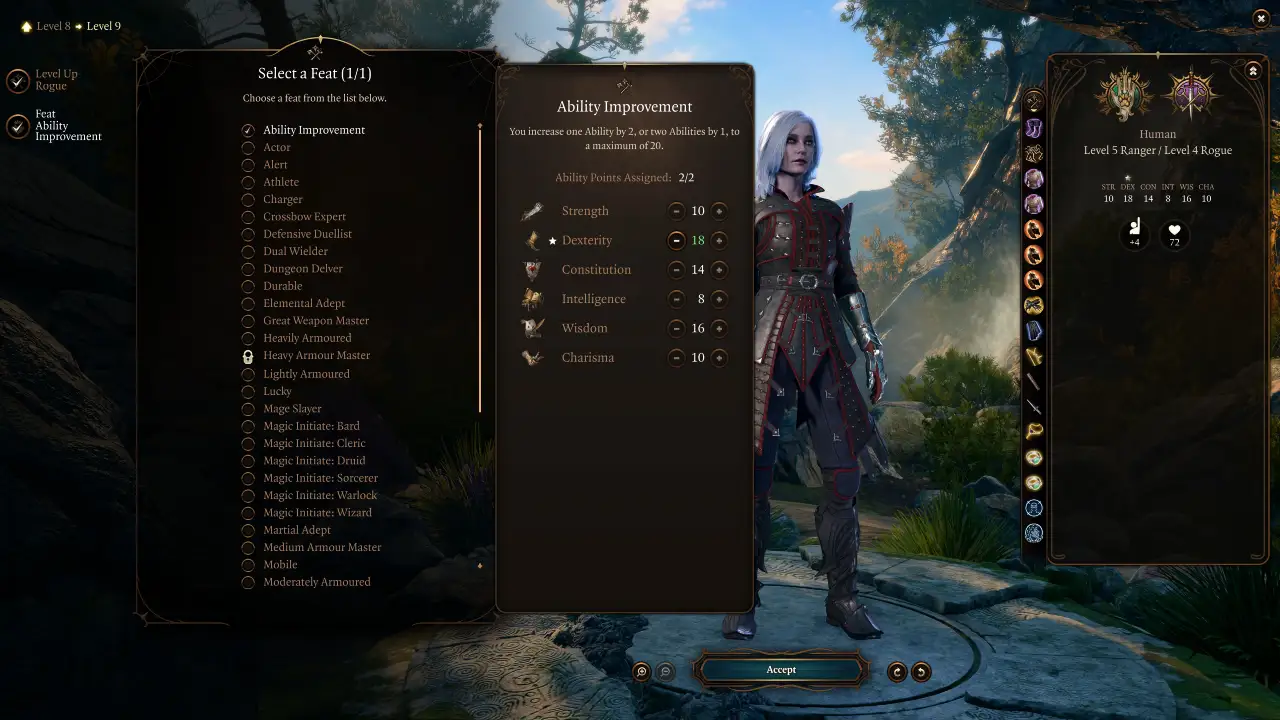Select the Alert feat
The height and width of the screenshot is (720, 1280).
[248, 164]
